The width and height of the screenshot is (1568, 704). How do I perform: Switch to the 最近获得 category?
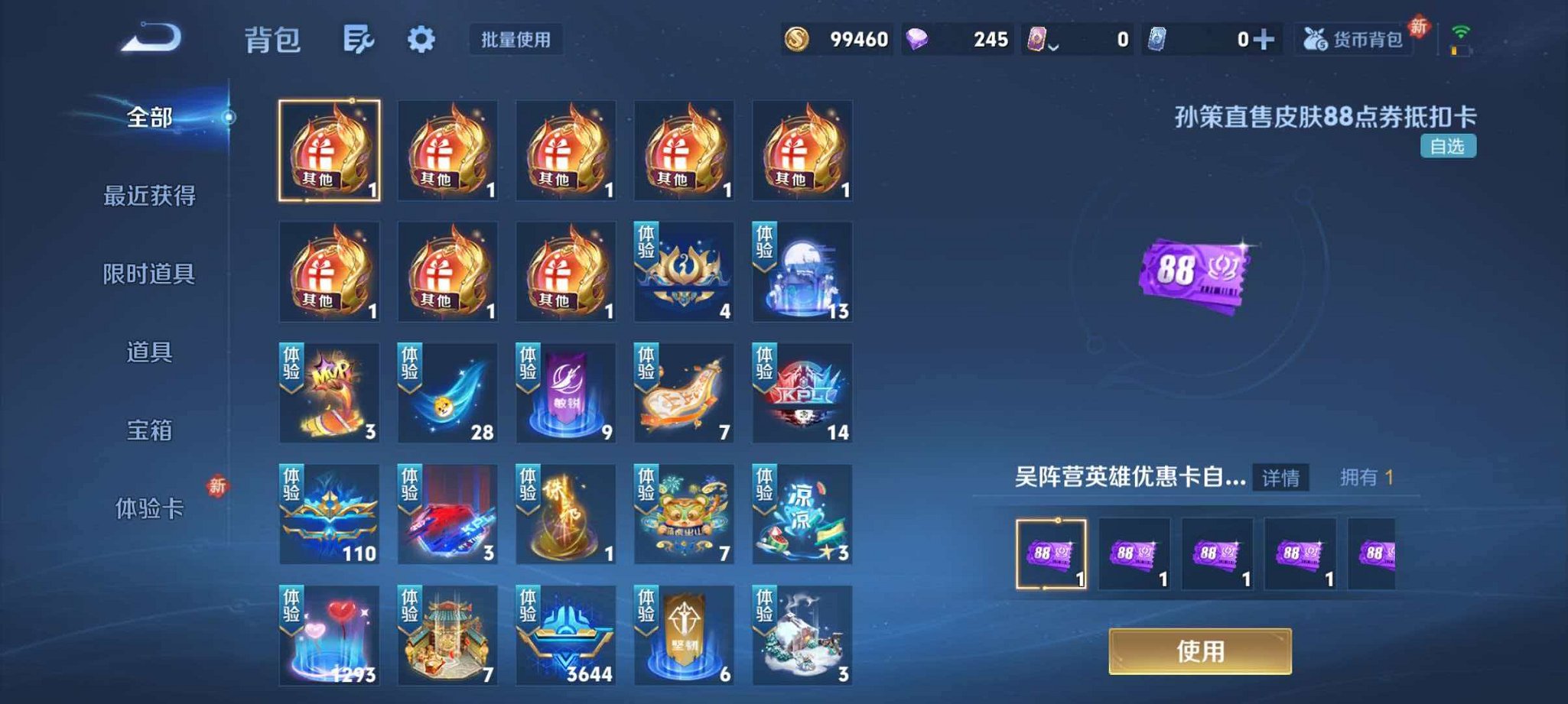coord(151,196)
